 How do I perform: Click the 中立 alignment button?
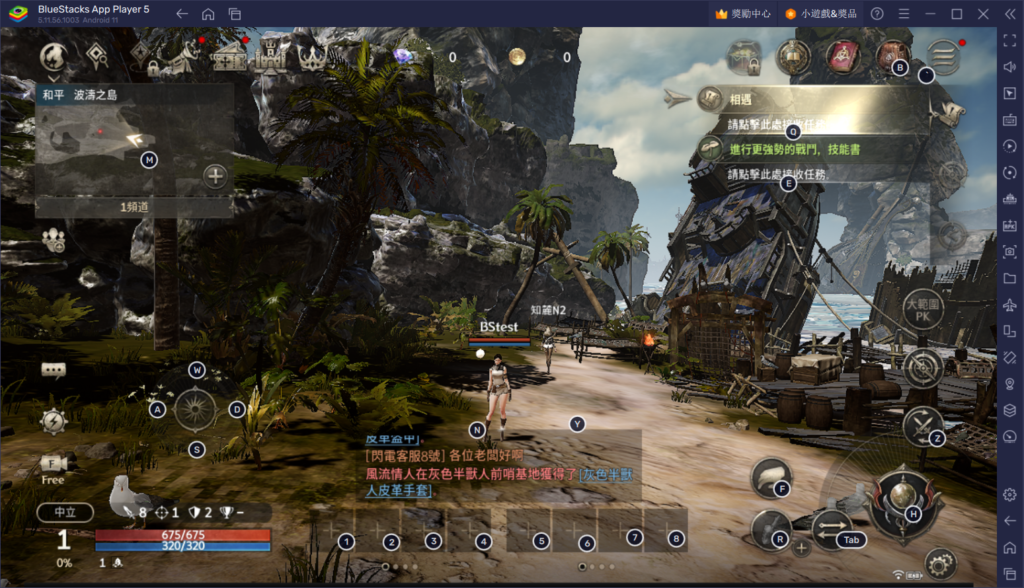[x=65, y=512]
